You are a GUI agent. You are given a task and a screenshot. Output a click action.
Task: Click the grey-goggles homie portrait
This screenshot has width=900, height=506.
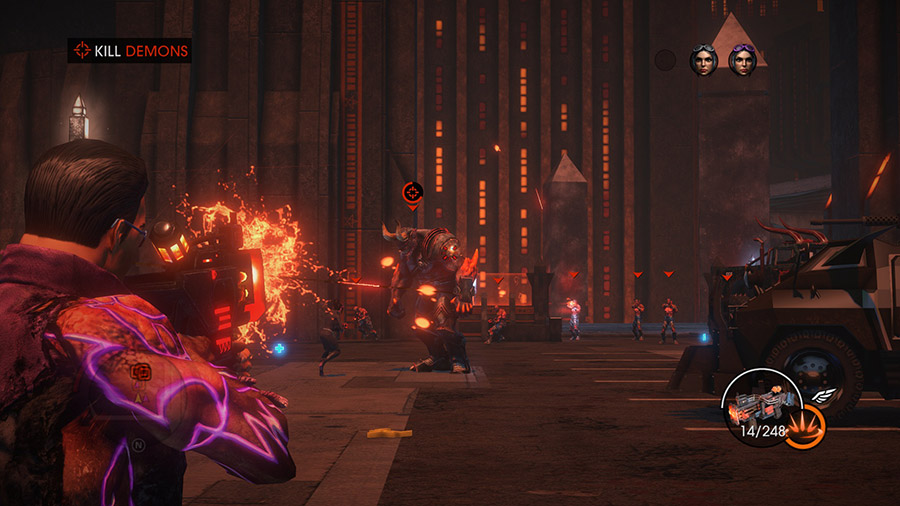[x=704, y=61]
